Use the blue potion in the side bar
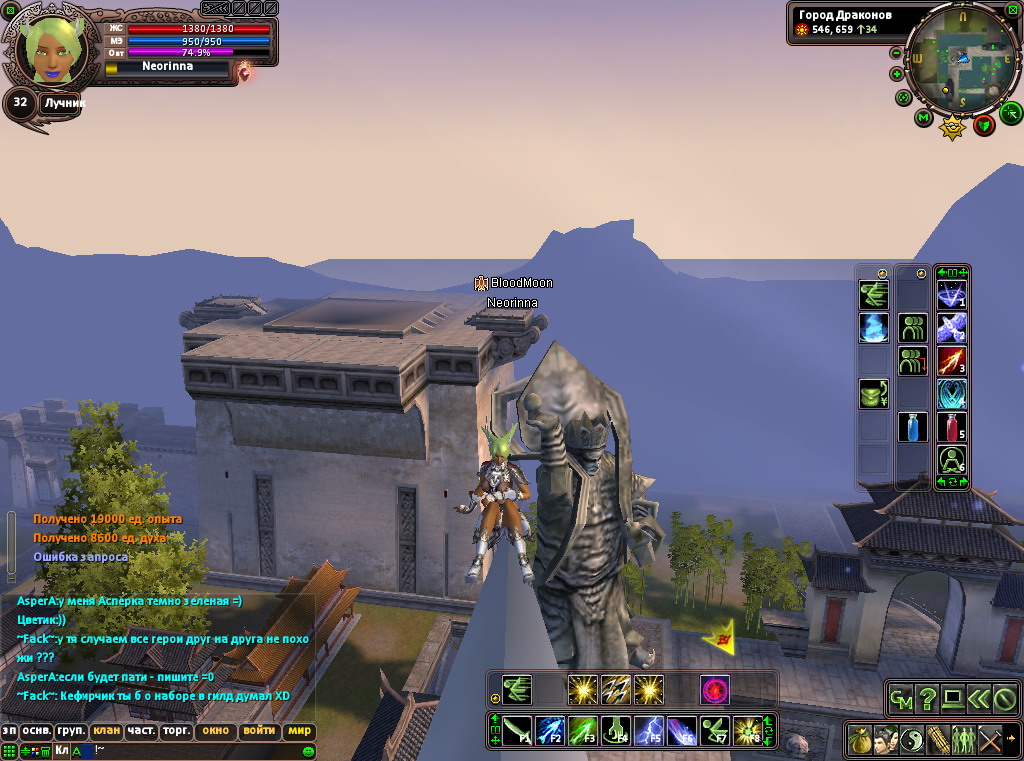Screen dimensions: 1024x761 (x=912, y=427)
